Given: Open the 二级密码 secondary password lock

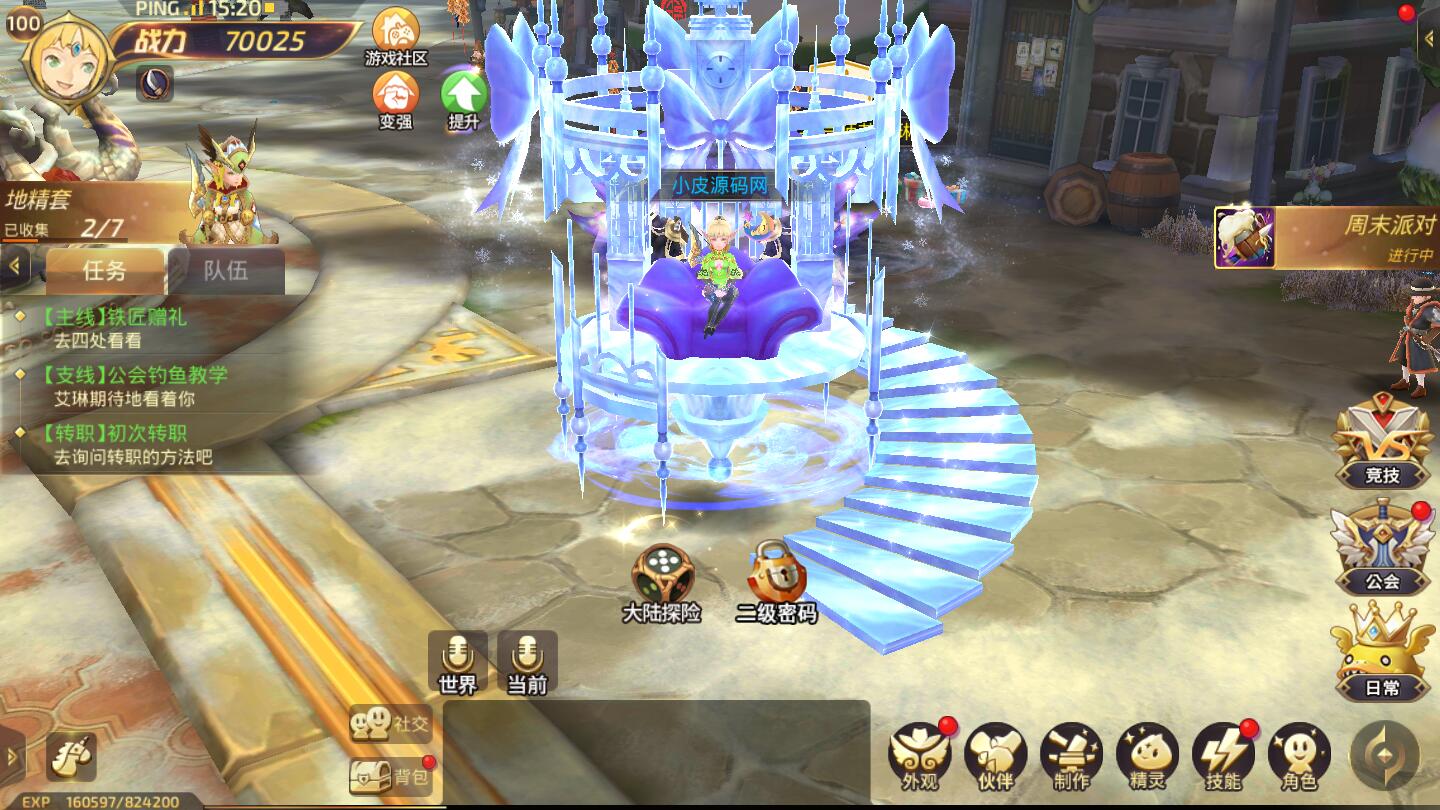Looking at the screenshot, I should pyautogui.click(x=777, y=580).
